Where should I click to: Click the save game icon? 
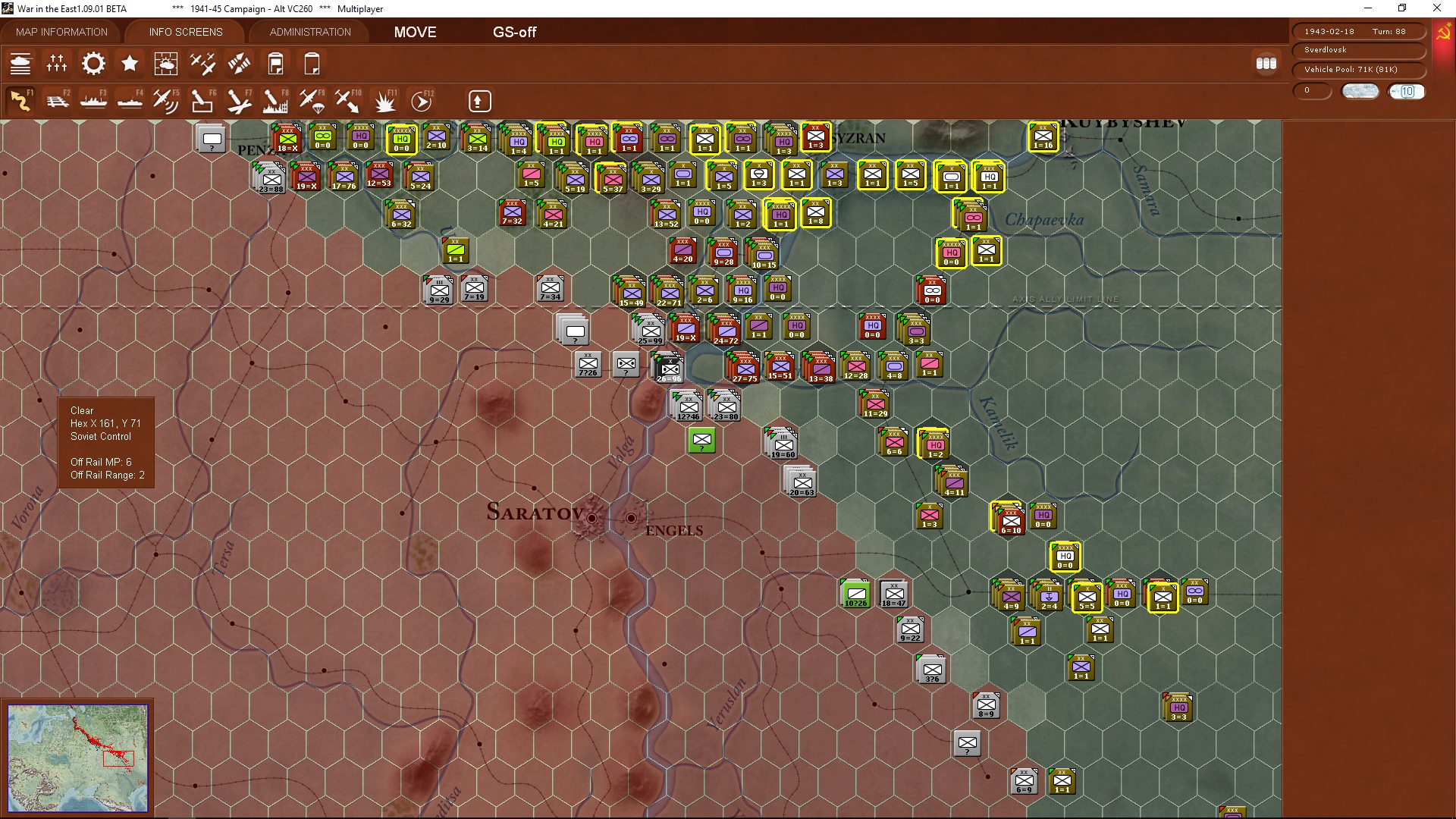275,64
